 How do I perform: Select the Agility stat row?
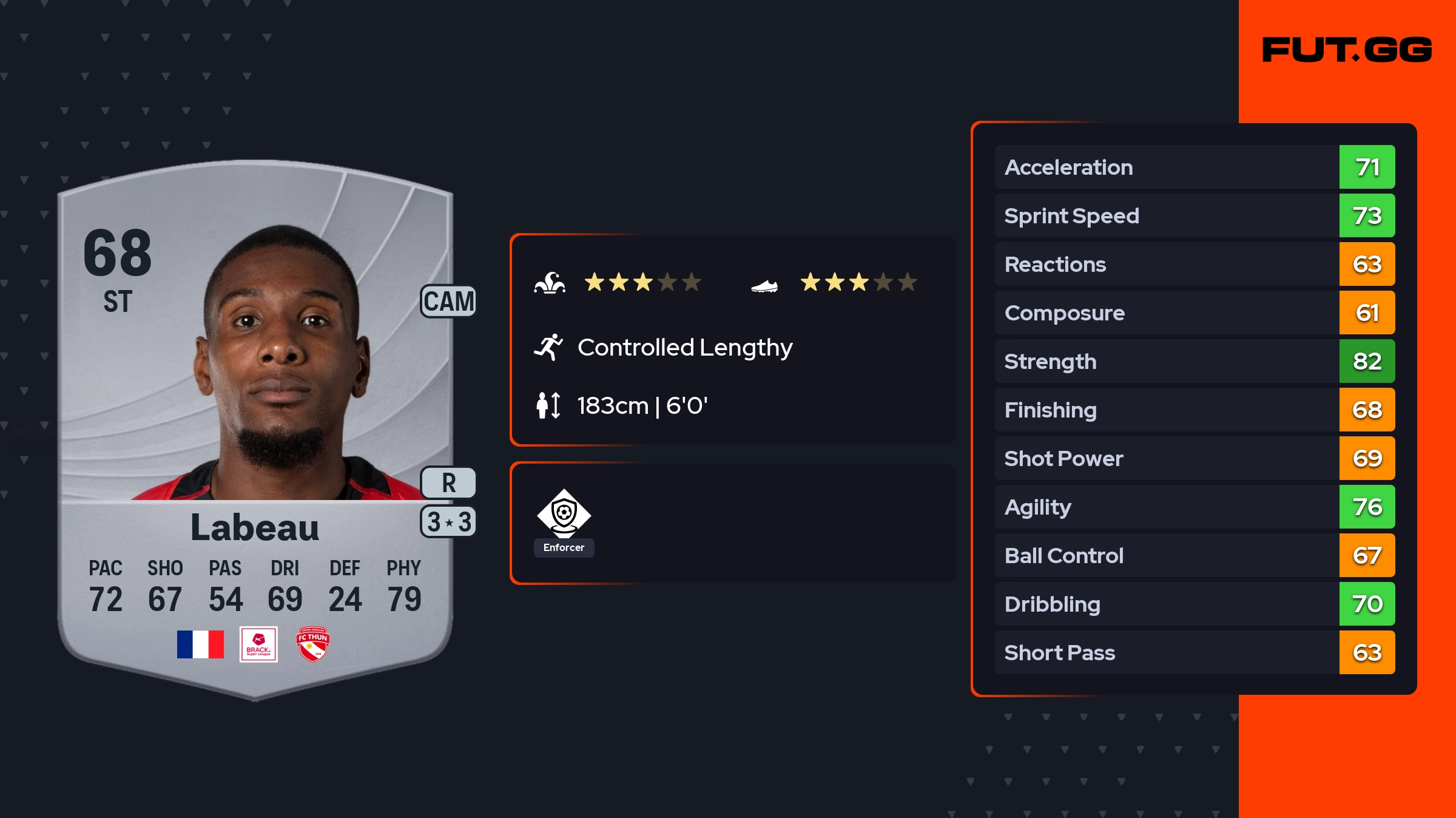pos(1194,507)
